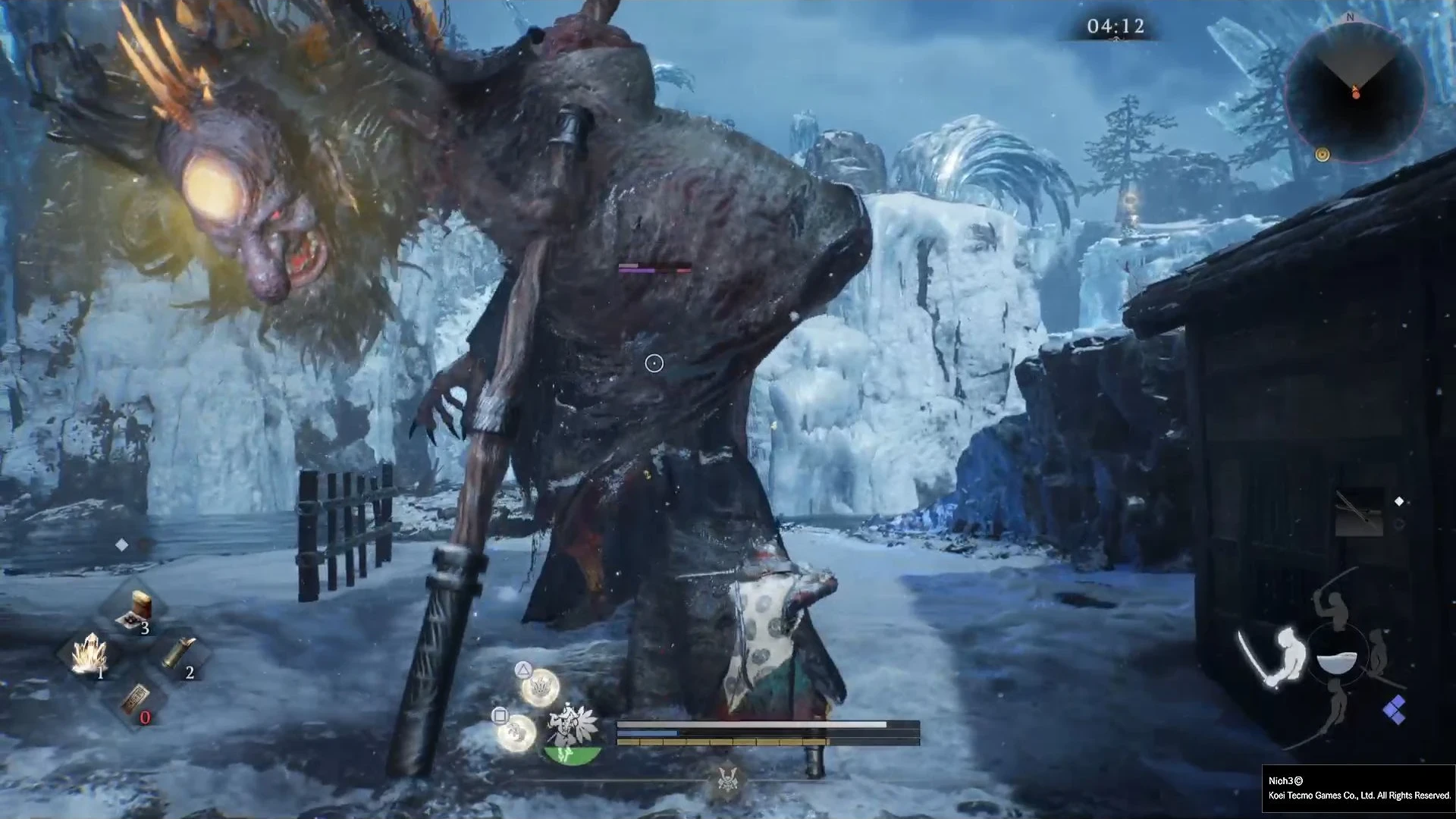Click the samurai helmet style icon

tap(727, 777)
